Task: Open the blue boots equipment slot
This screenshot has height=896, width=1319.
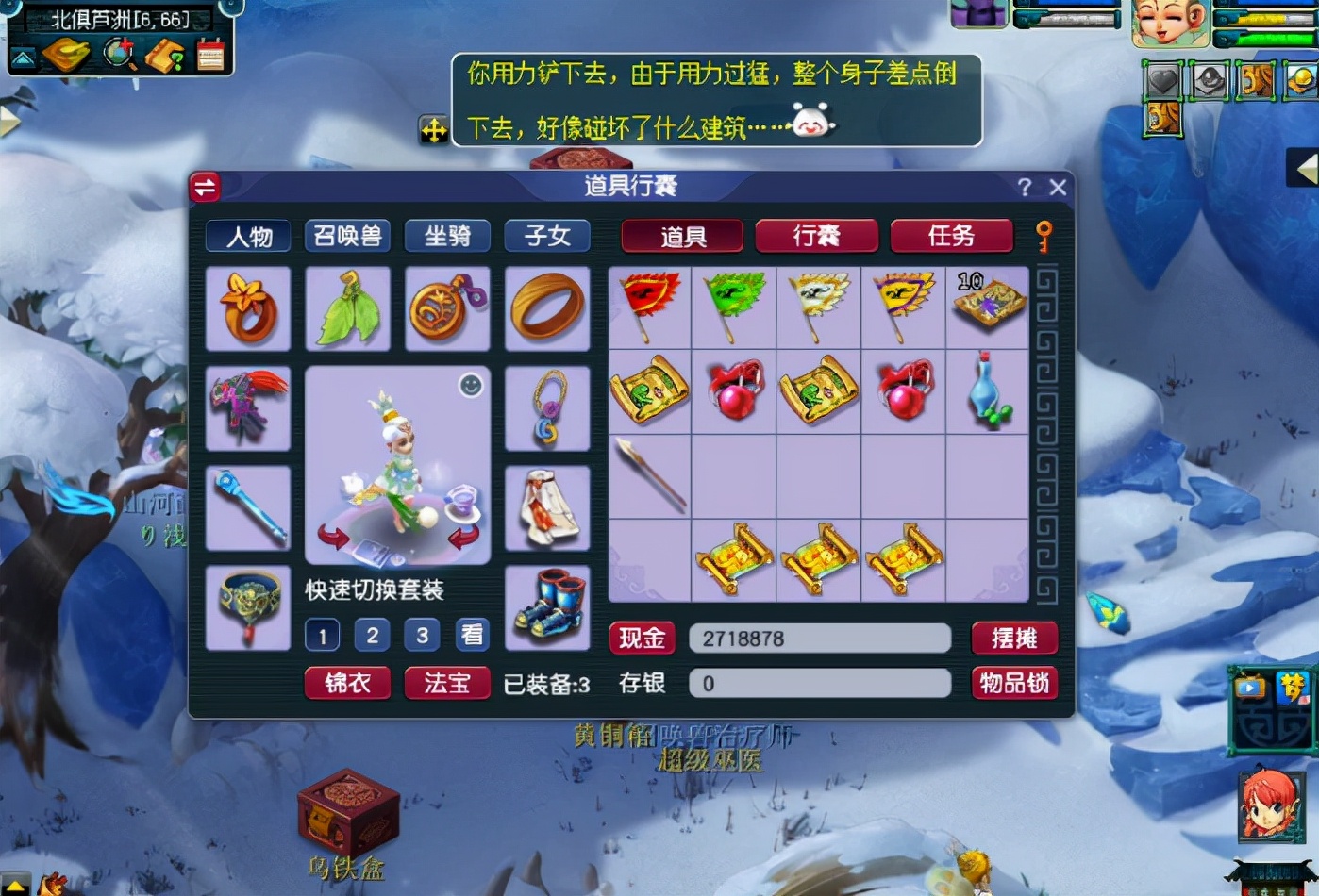Action: tap(547, 608)
